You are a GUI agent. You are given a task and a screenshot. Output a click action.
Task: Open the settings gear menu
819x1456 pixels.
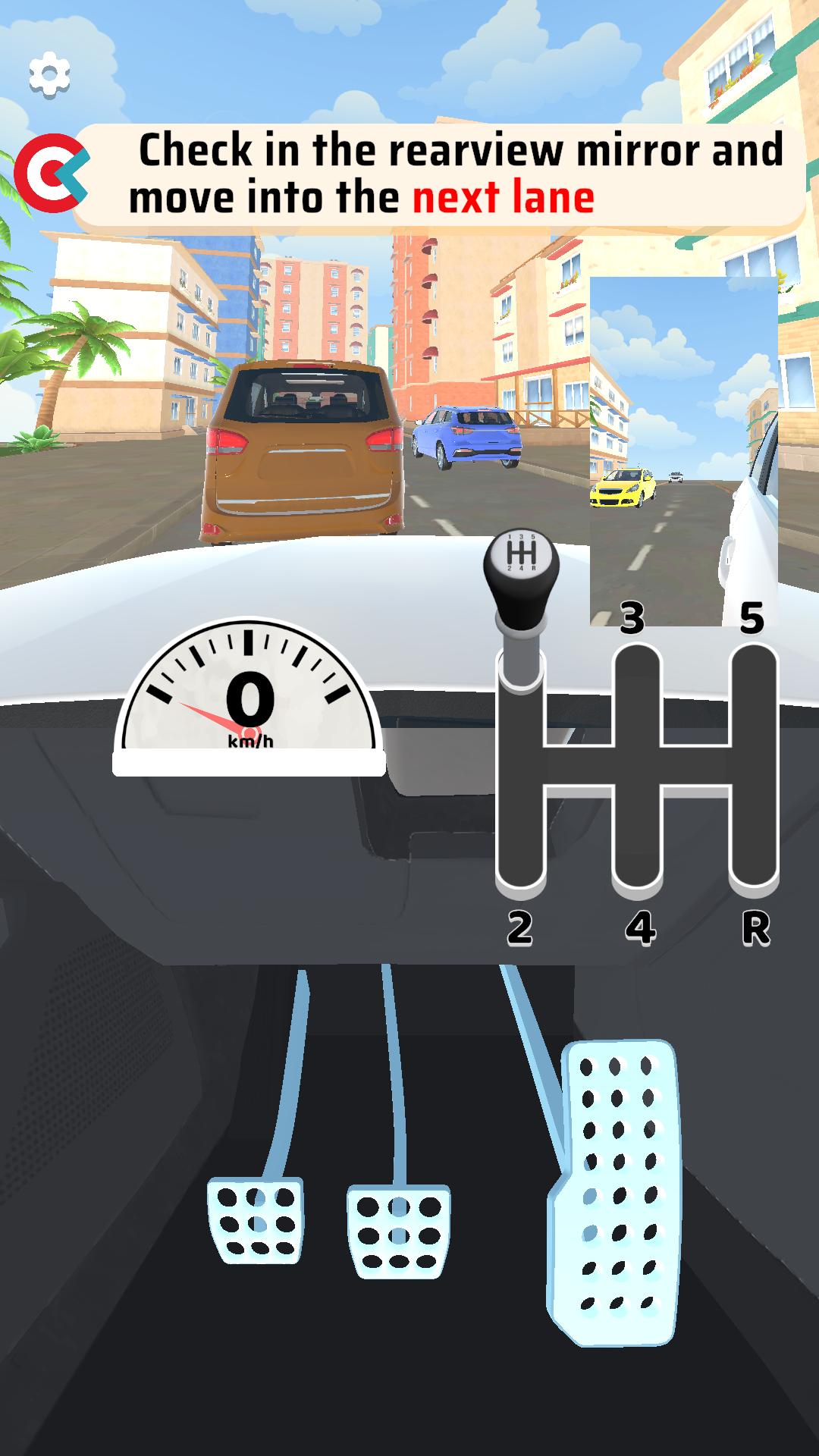click(49, 74)
